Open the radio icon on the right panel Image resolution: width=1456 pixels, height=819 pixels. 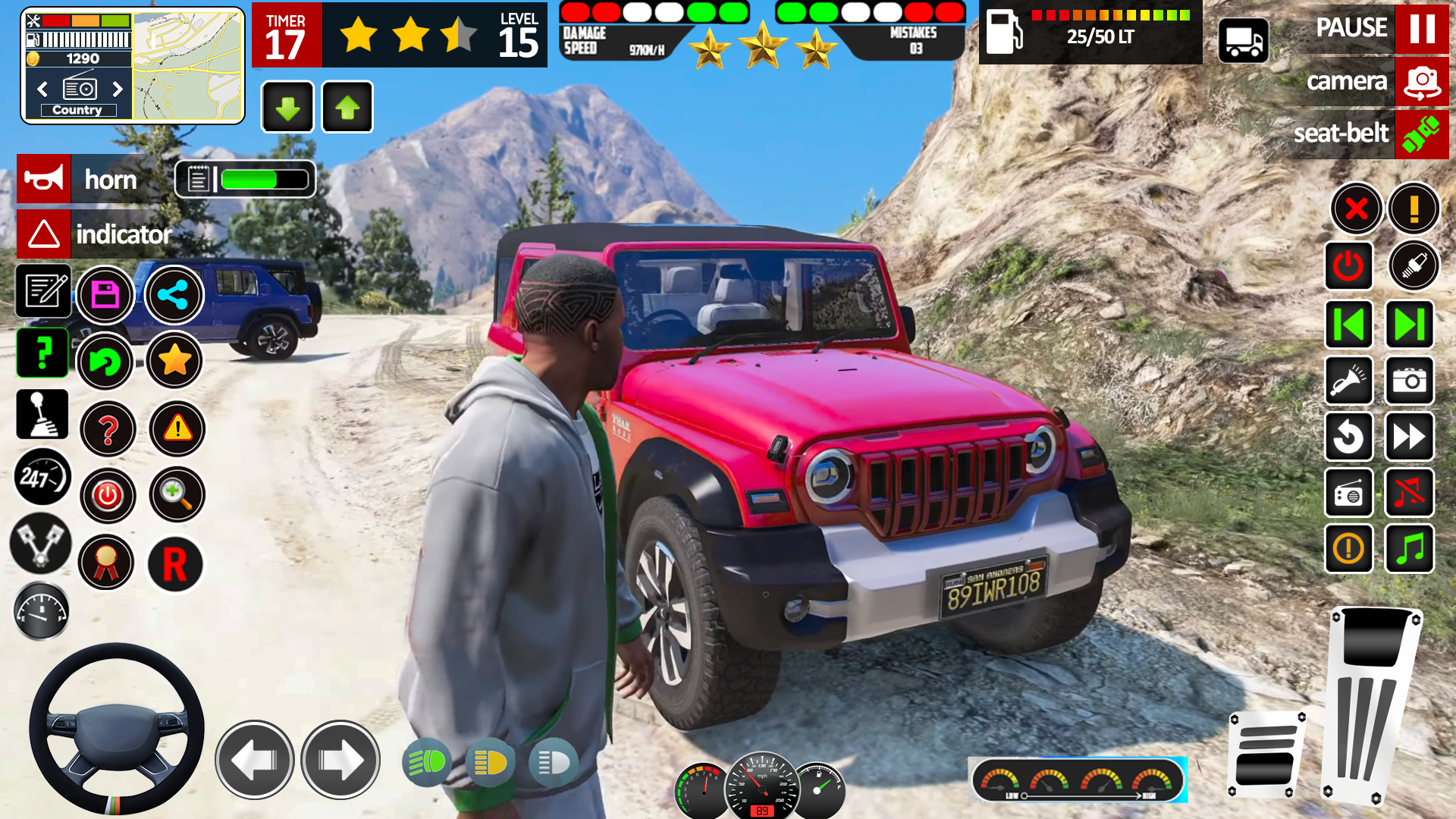[1349, 494]
